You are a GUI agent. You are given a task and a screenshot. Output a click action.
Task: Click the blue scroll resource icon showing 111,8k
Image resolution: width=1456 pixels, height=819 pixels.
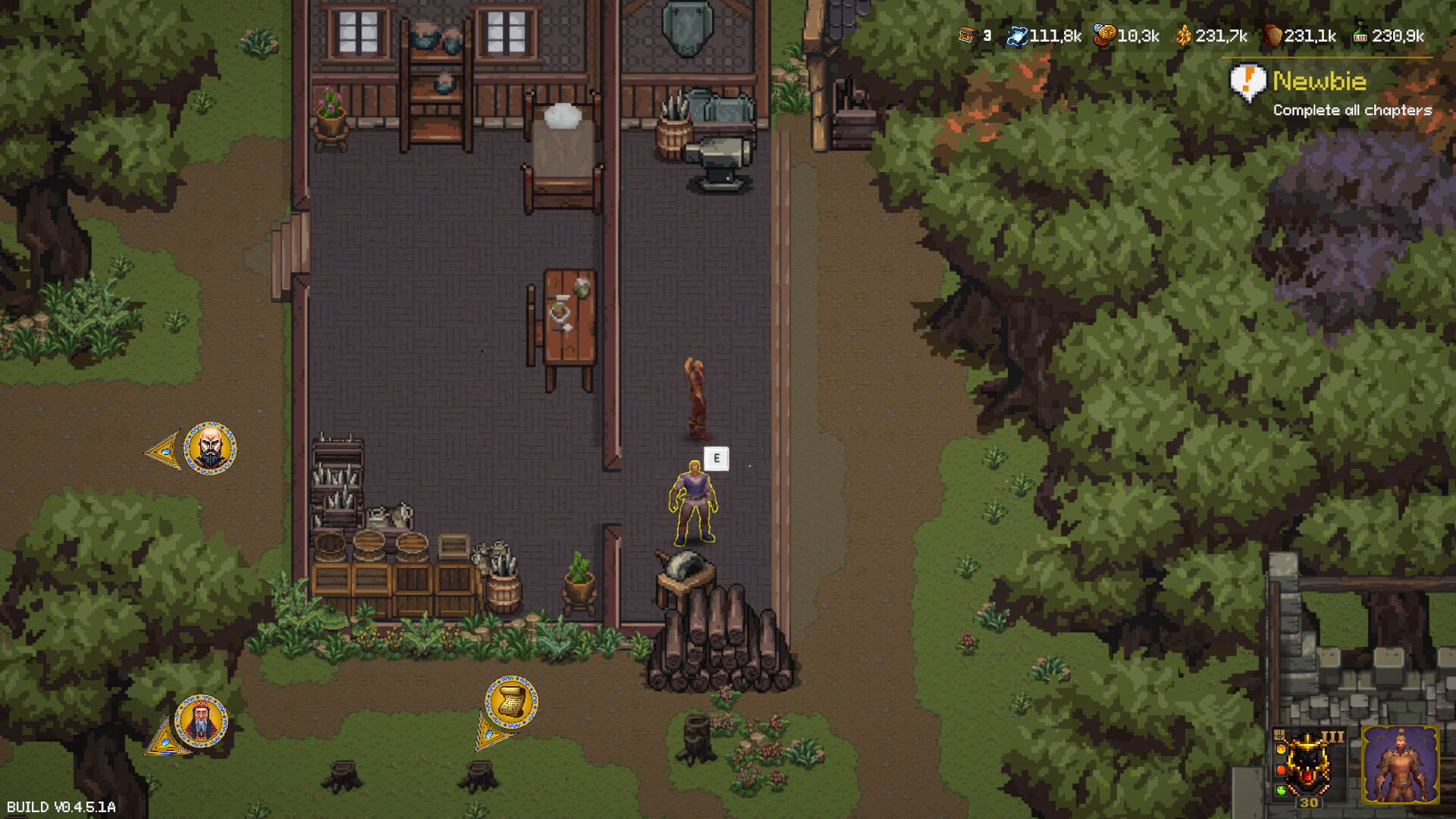point(1017,36)
